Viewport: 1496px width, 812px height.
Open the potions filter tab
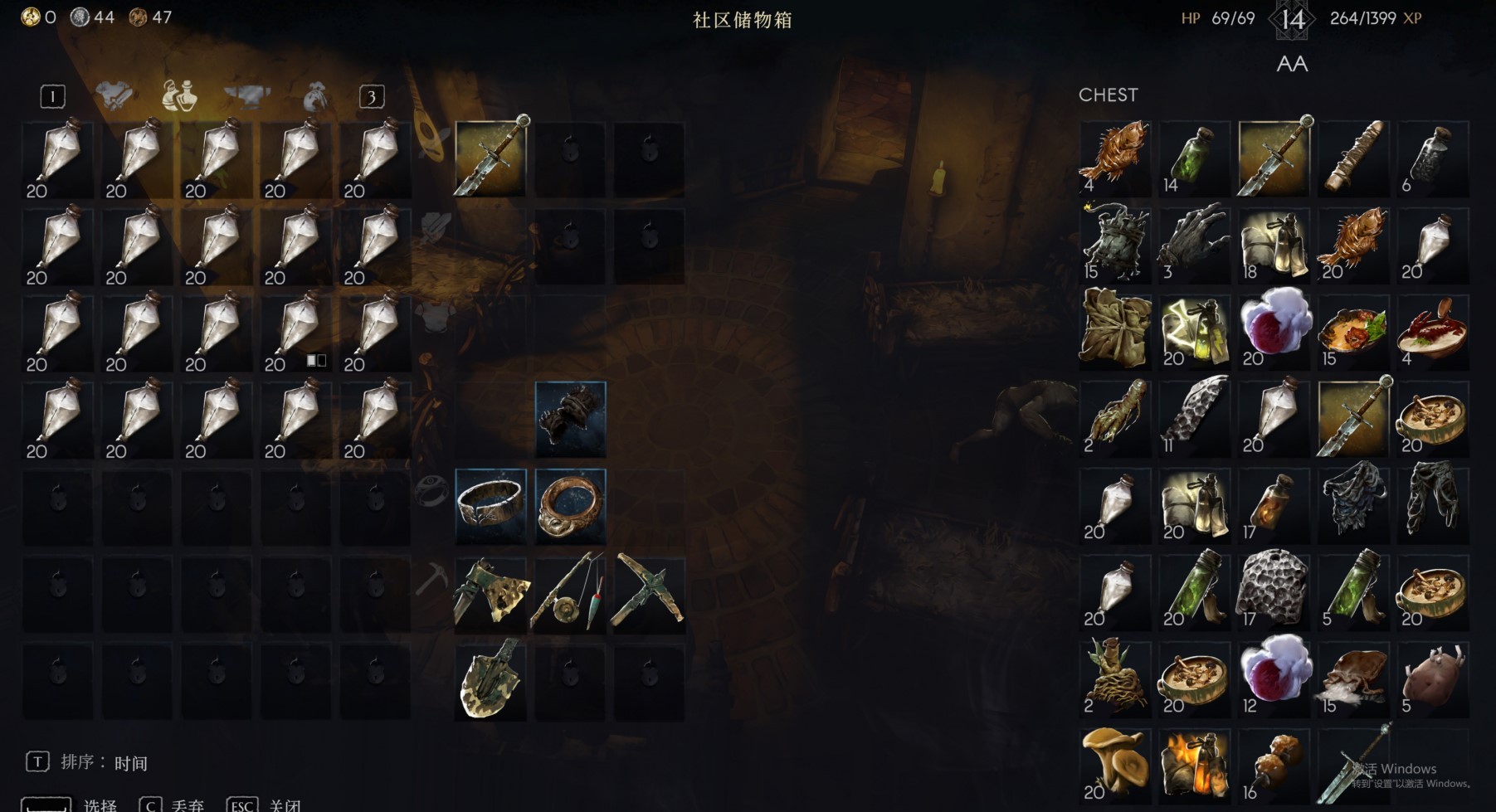[178, 95]
